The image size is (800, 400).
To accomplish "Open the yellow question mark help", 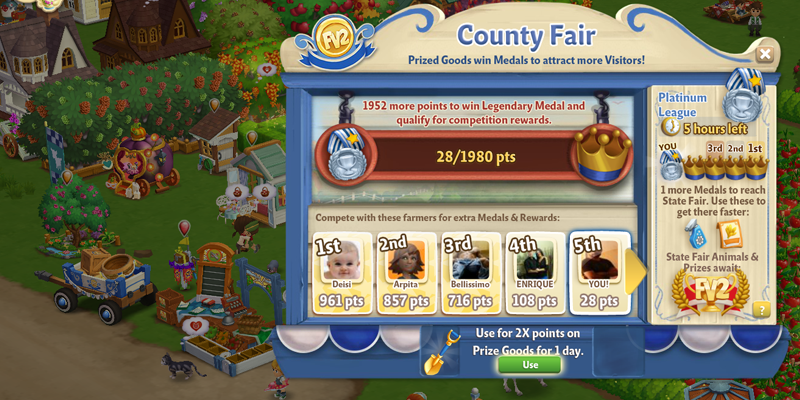I will pos(762,309).
